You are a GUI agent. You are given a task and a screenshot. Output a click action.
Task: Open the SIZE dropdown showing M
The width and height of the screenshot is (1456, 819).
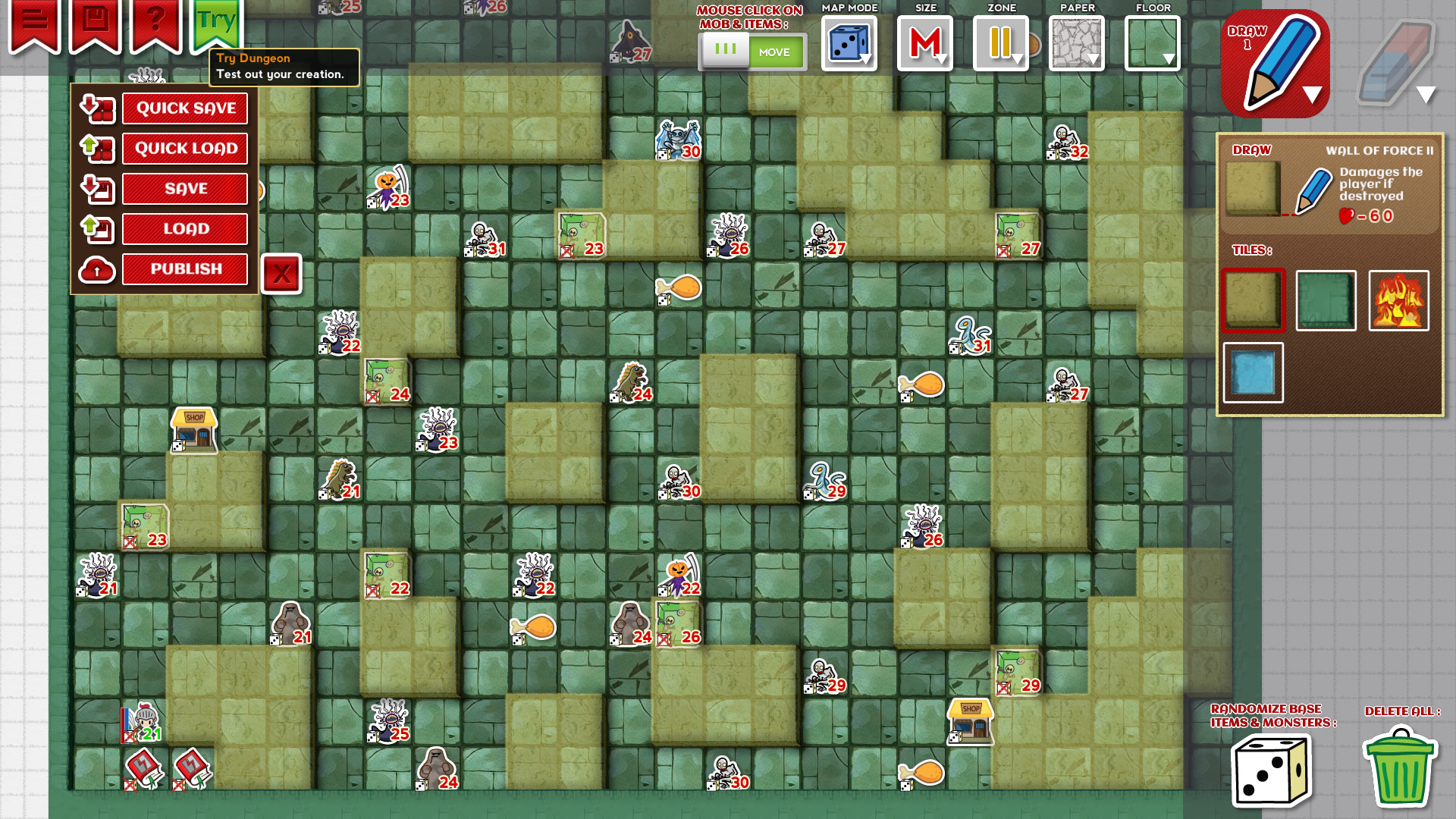924,44
